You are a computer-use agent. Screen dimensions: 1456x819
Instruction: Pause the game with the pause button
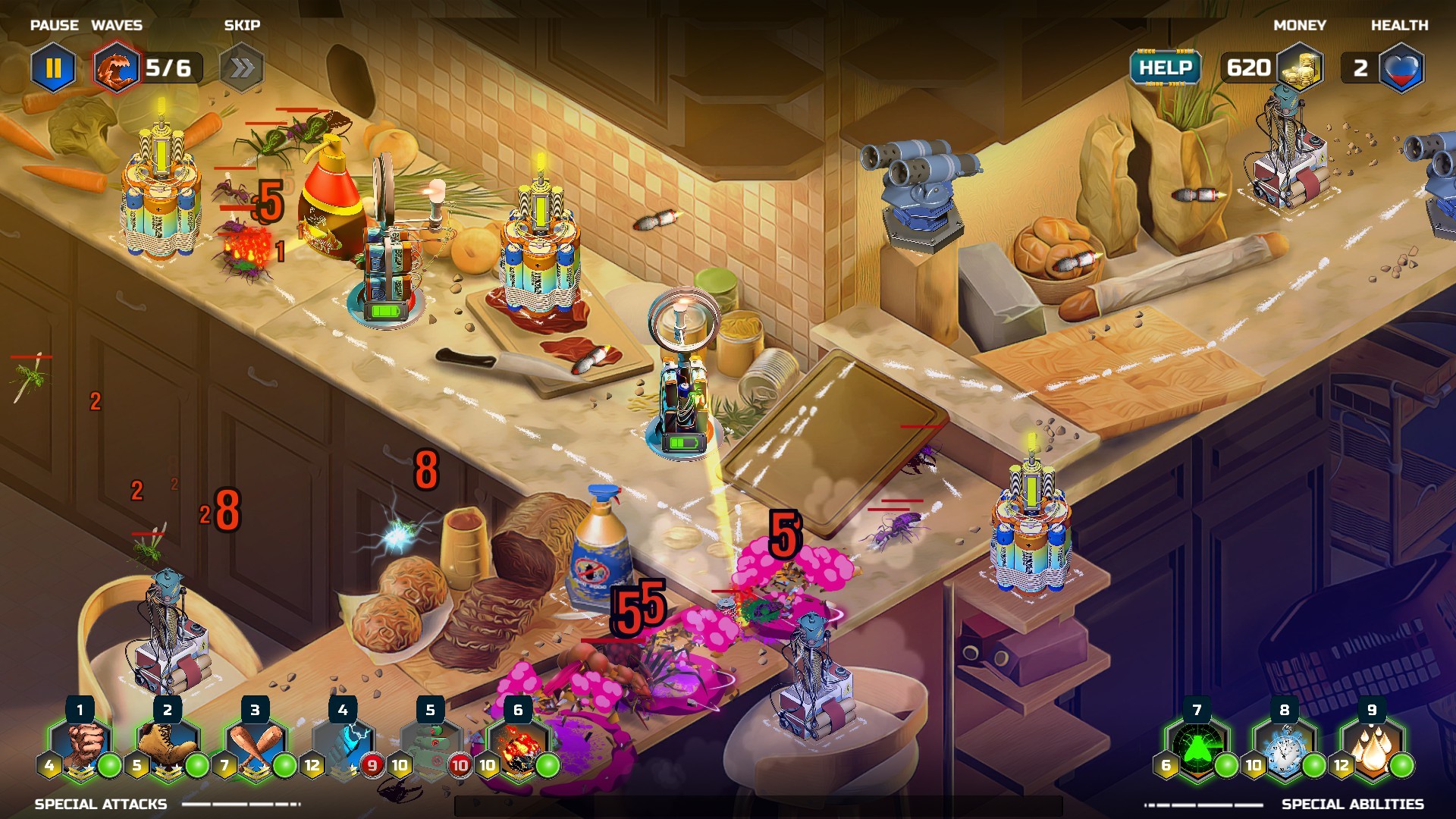[x=53, y=68]
